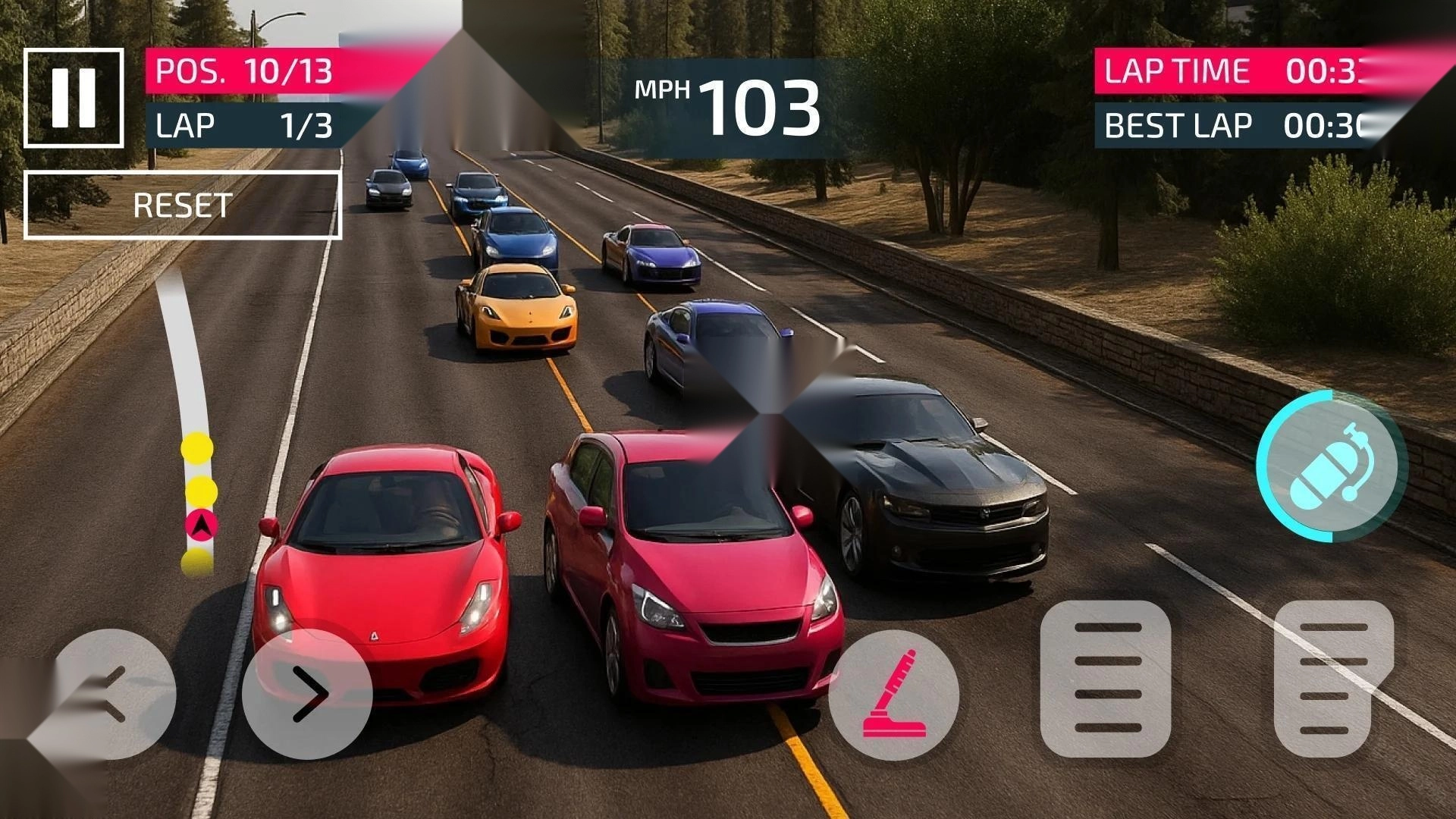Pull the pink handbrake button
The height and width of the screenshot is (819, 1456).
(894, 695)
